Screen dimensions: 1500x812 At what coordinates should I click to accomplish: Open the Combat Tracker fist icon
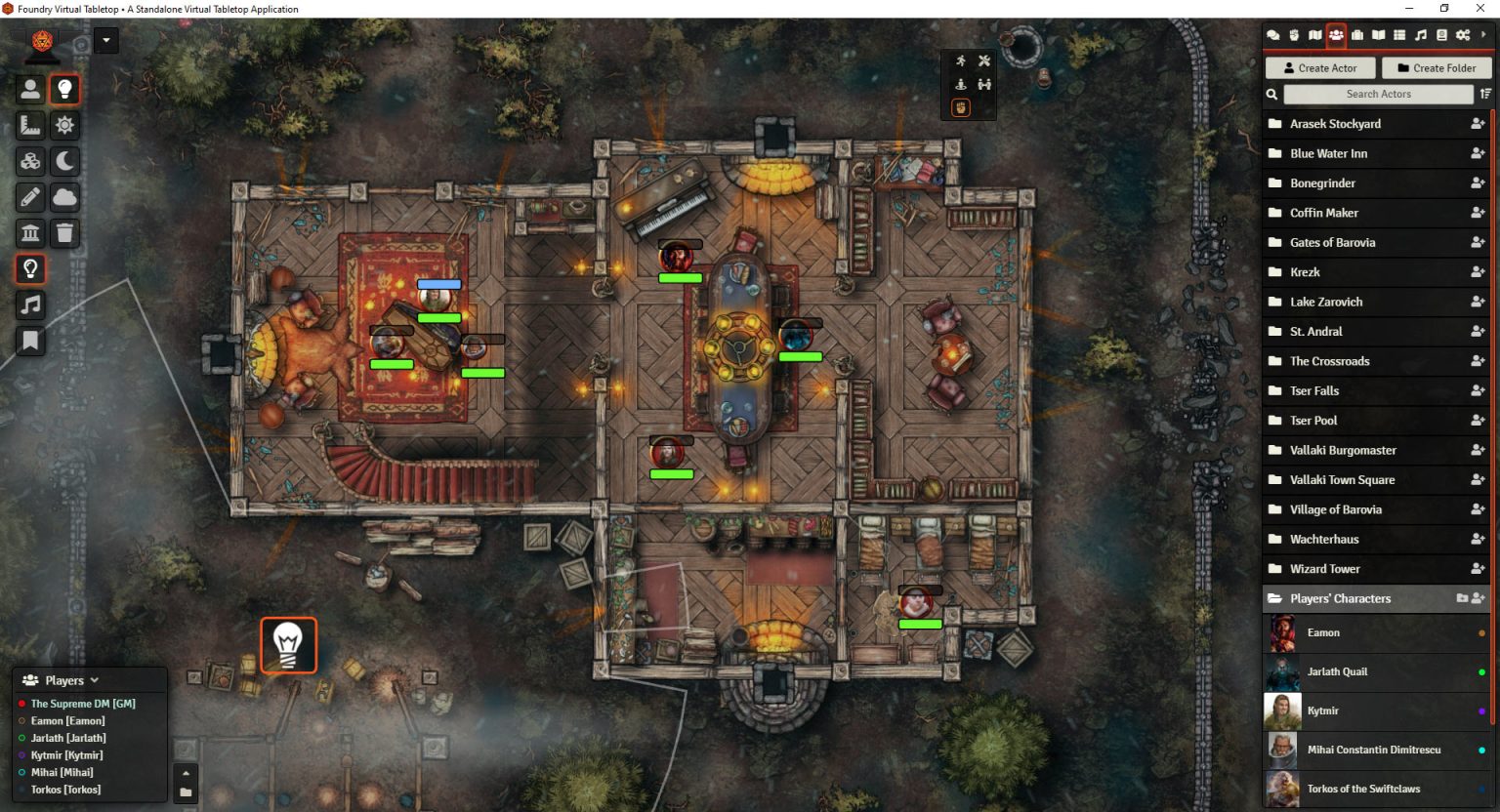coord(1294,35)
